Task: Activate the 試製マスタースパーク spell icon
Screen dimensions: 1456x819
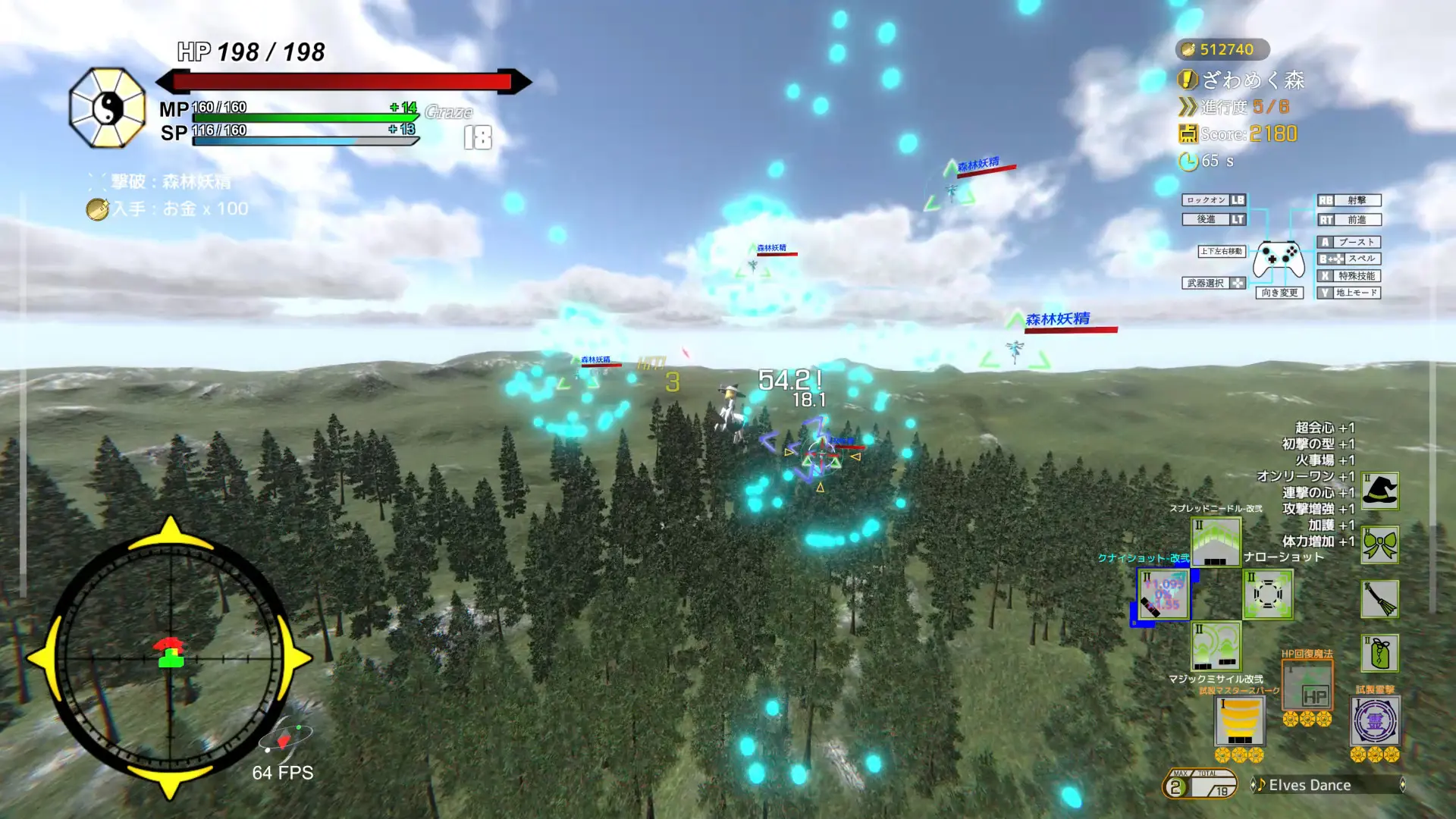Action: coord(1240,722)
